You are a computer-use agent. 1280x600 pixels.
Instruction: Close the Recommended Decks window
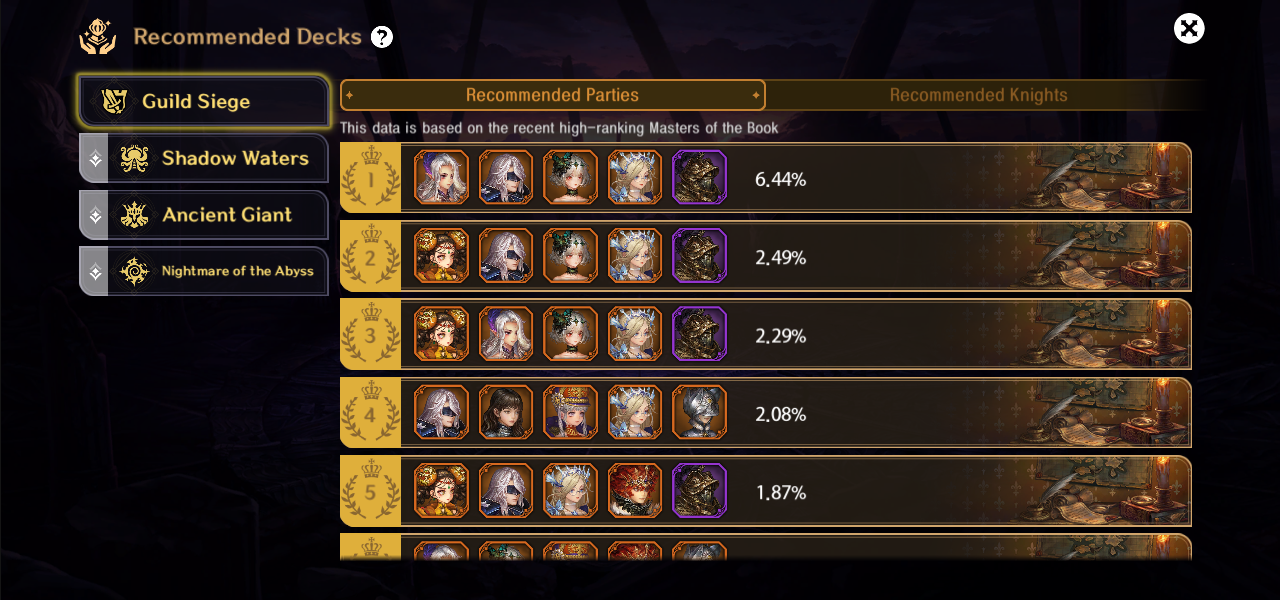[x=1189, y=29]
